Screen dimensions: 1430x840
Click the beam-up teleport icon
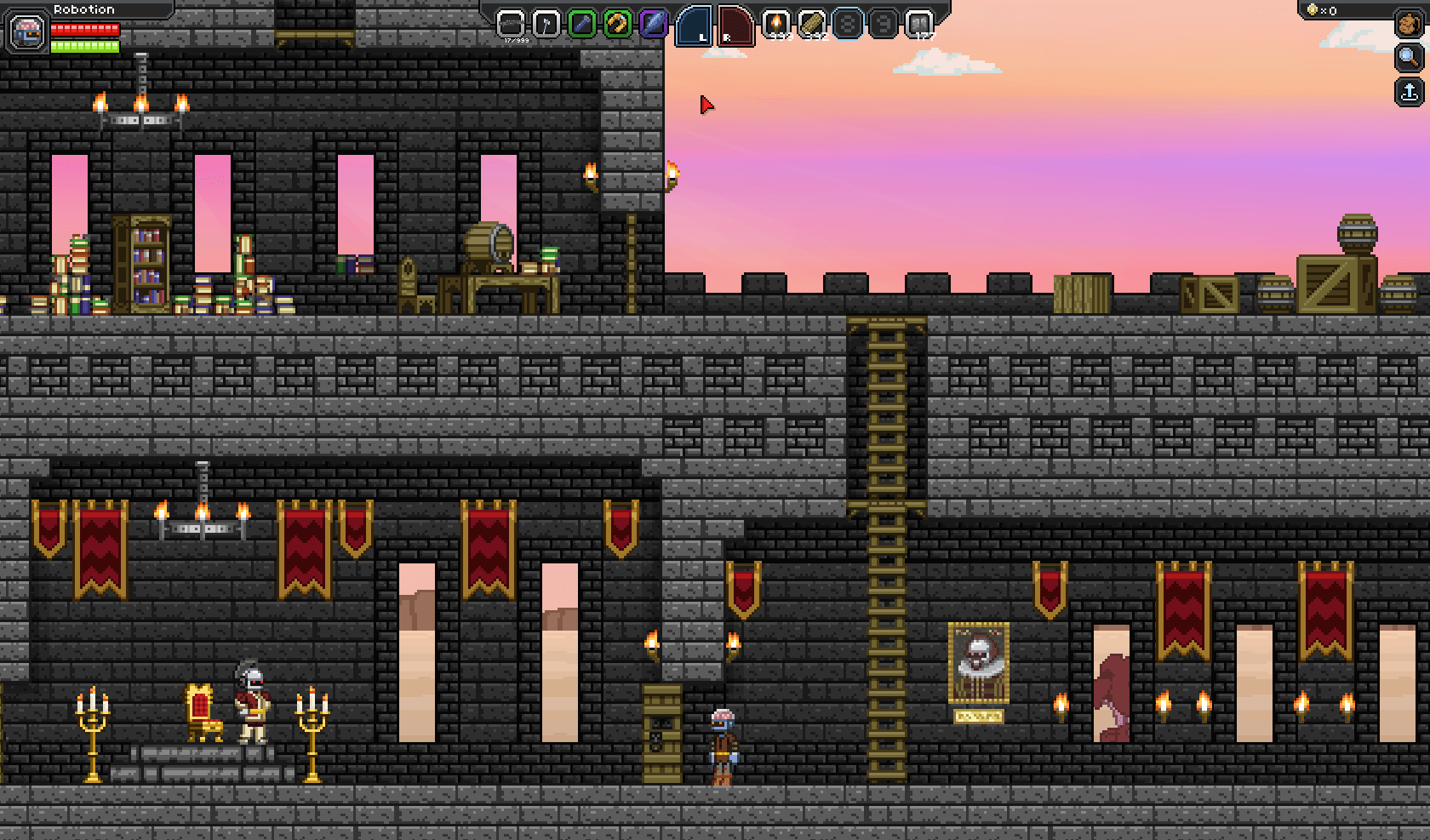click(1409, 89)
